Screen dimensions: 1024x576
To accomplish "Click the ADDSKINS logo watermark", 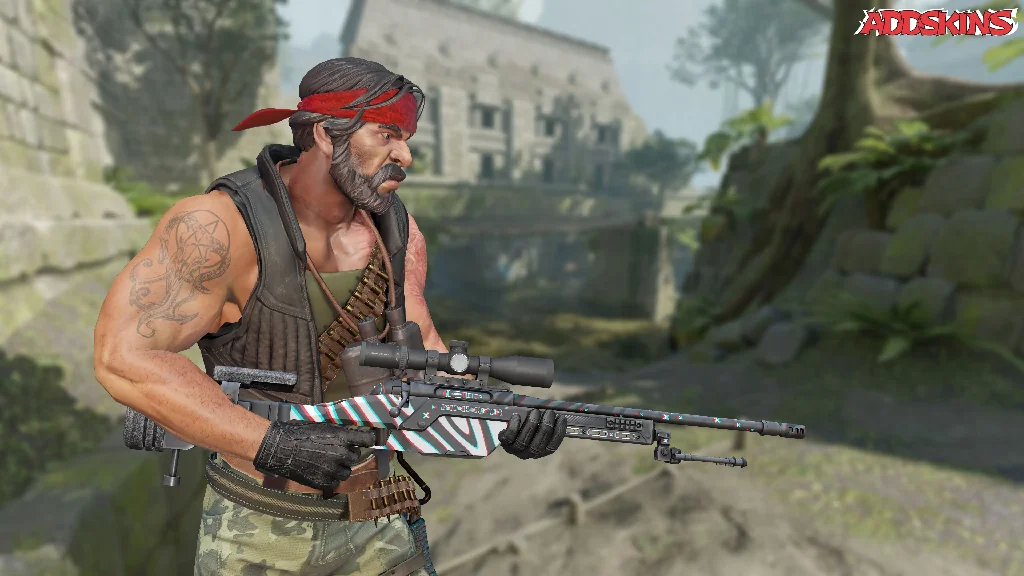I will (936, 23).
